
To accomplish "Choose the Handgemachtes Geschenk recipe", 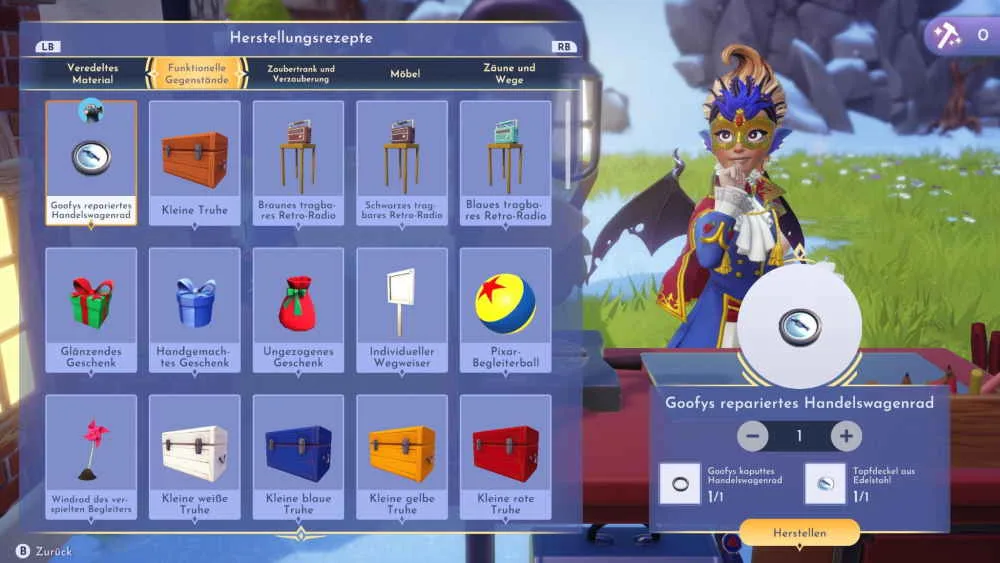I will point(195,310).
